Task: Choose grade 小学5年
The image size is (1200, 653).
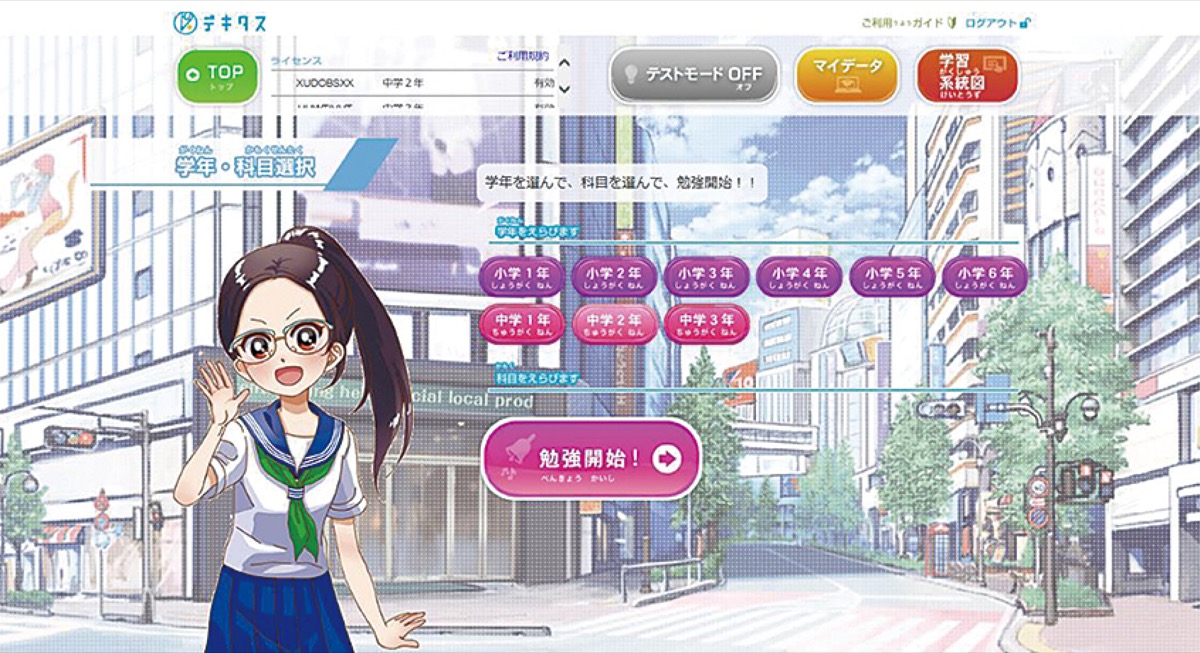Action: [892, 276]
